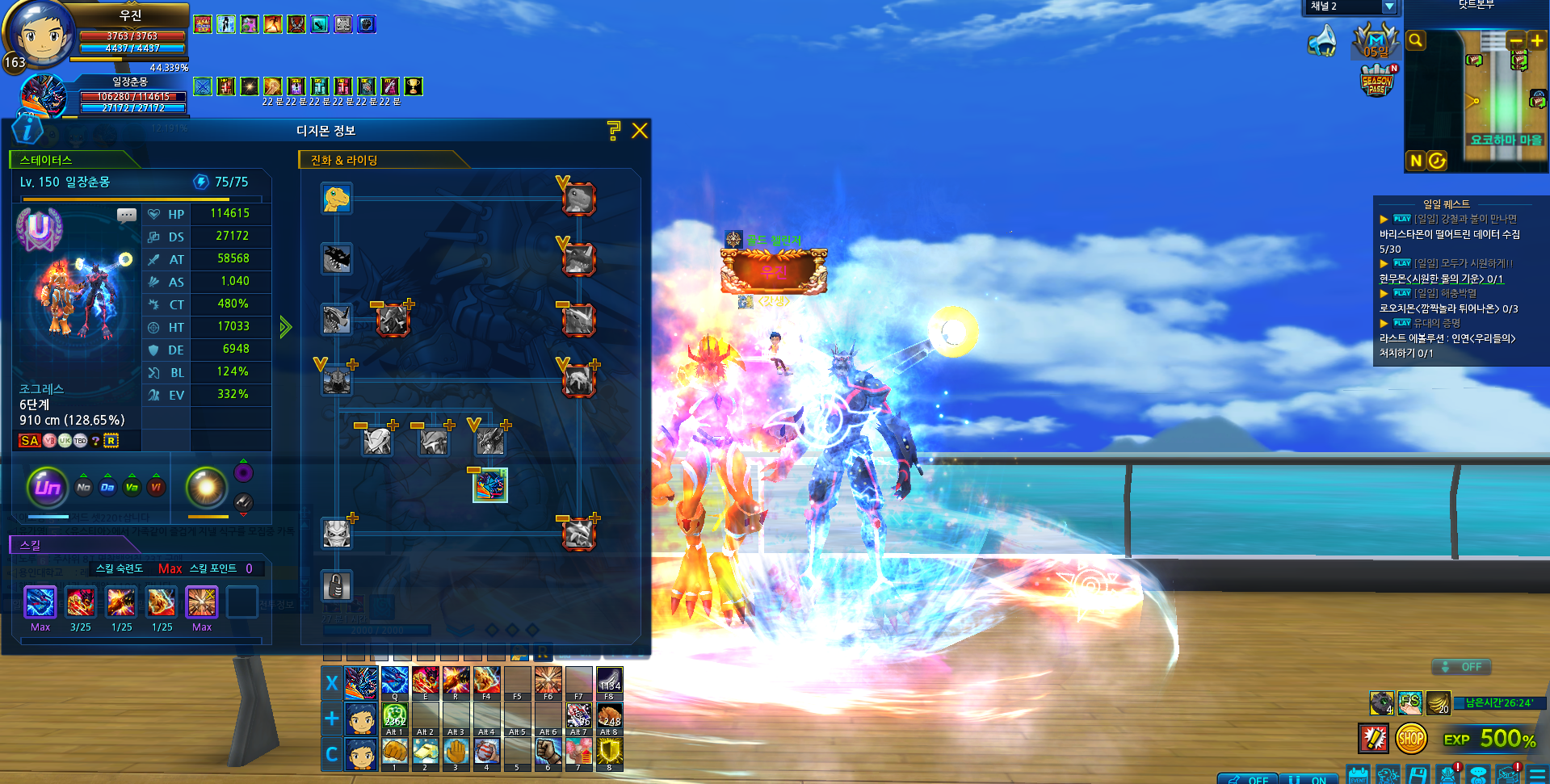Click the red exclamation alert icon

point(1373,738)
